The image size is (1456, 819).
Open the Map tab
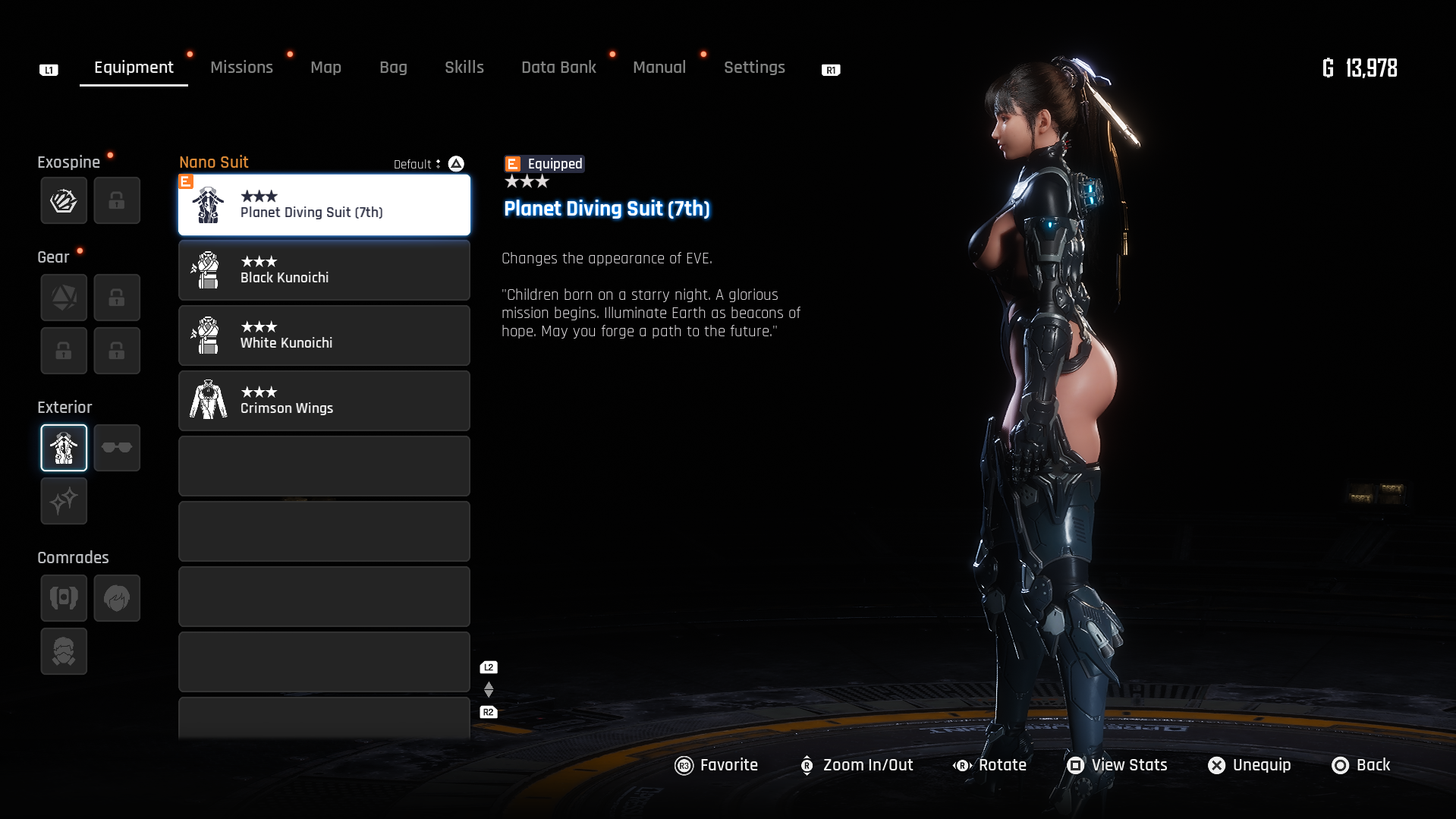coord(325,68)
